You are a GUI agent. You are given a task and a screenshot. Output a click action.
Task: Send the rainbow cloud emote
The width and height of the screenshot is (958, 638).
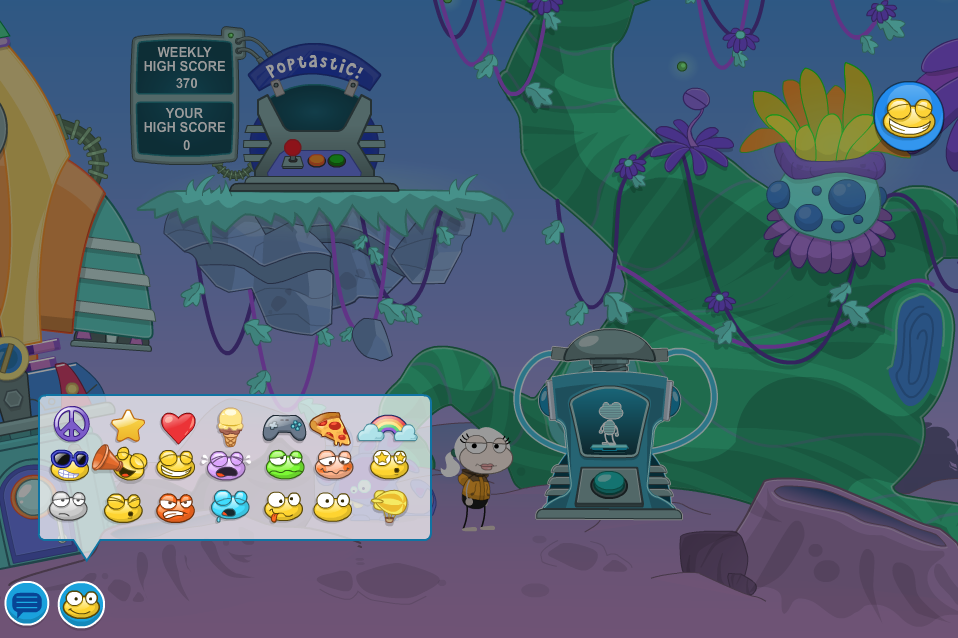tap(387, 427)
